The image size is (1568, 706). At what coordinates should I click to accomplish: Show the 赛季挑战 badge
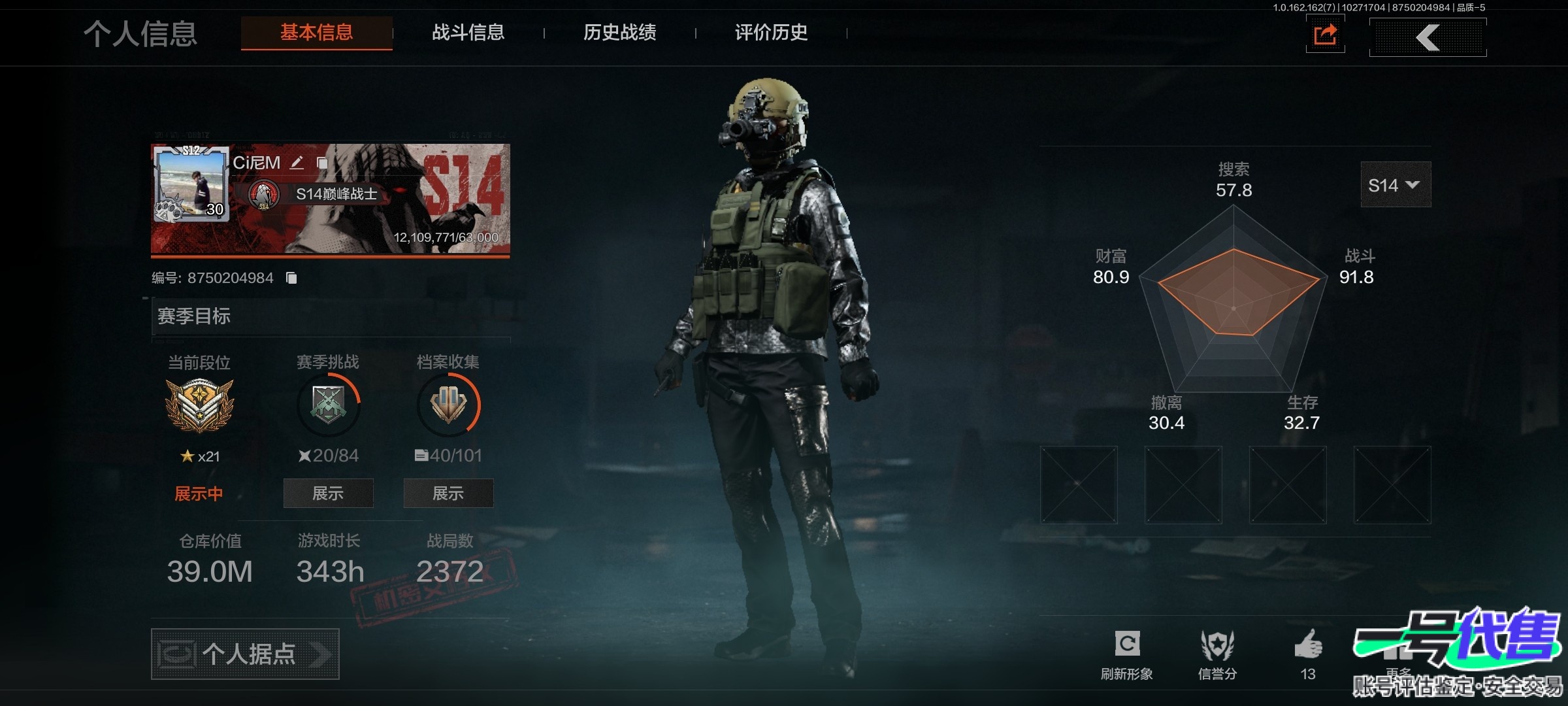328,494
